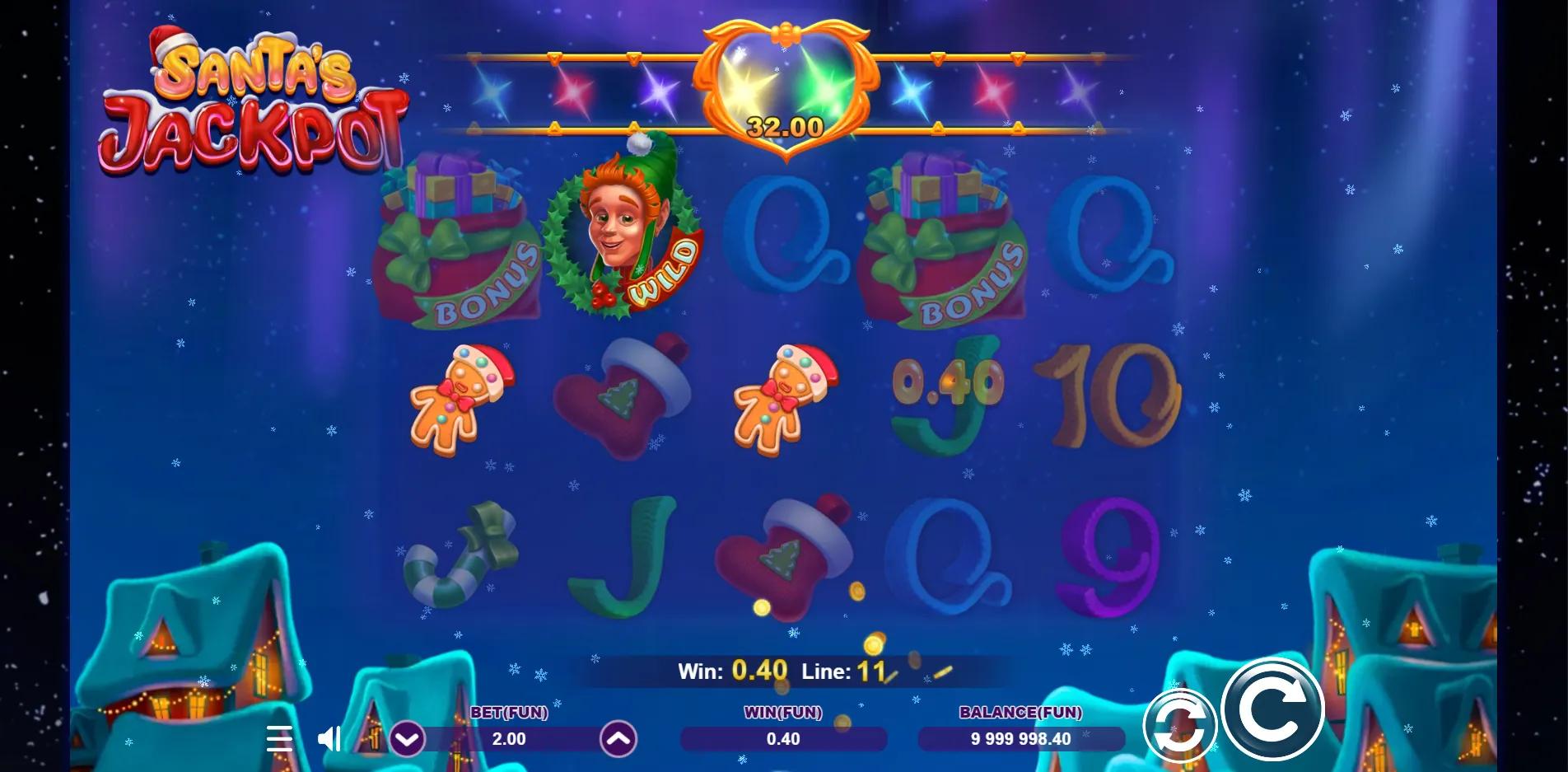Mute sound with the speaker icon

tap(331, 739)
